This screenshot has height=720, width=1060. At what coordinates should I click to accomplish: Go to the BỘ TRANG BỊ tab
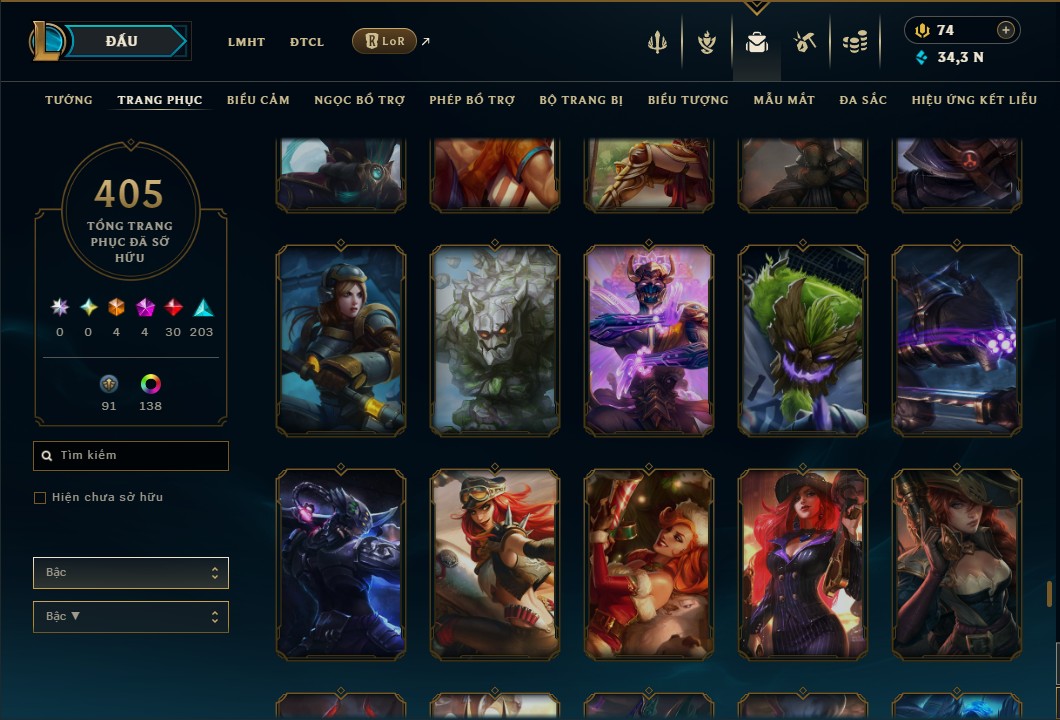click(x=581, y=100)
